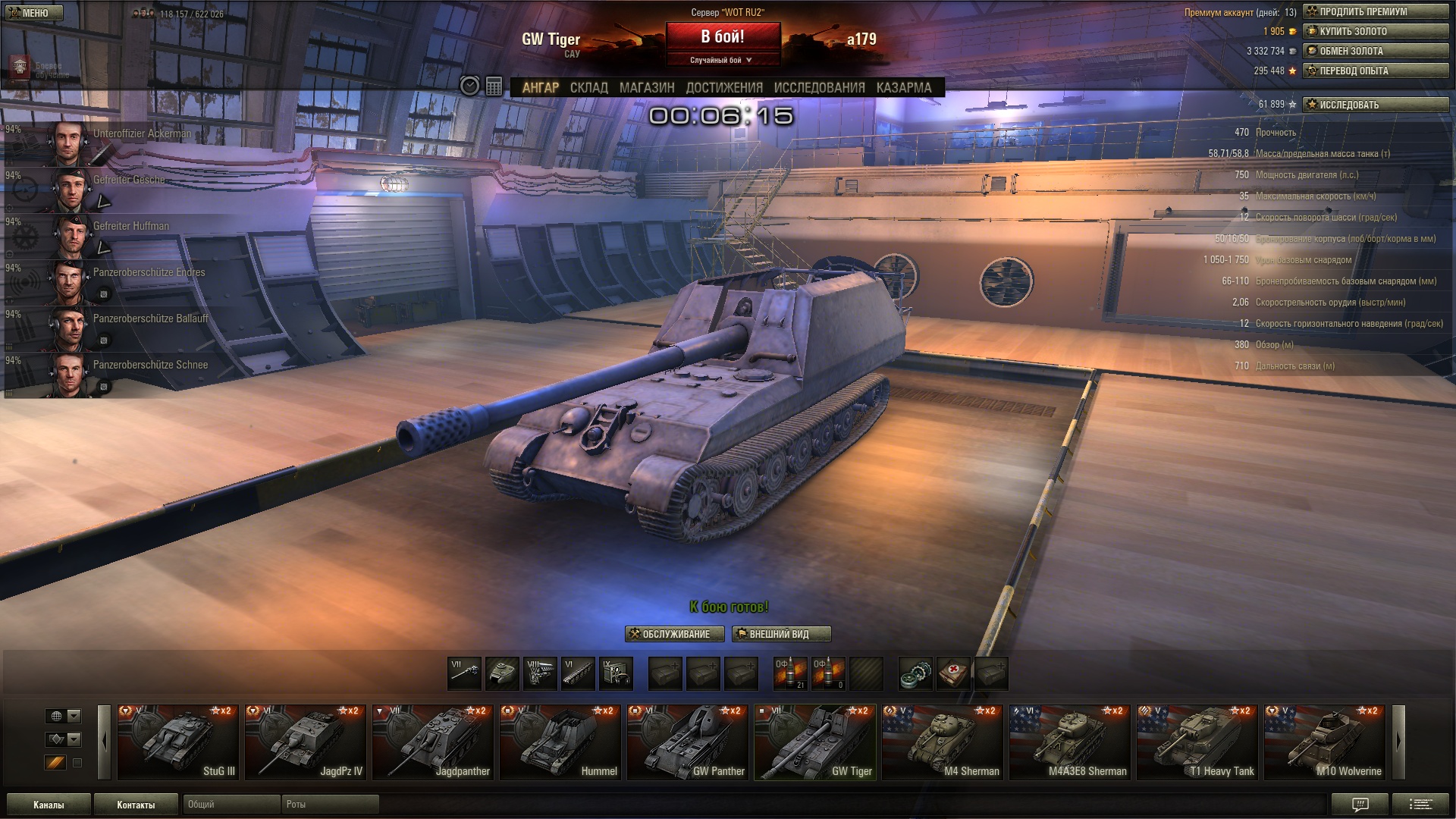Show the ИССЛЕДОВАНИЯ tab
Screen dimensions: 1456x819
[819, 88]
